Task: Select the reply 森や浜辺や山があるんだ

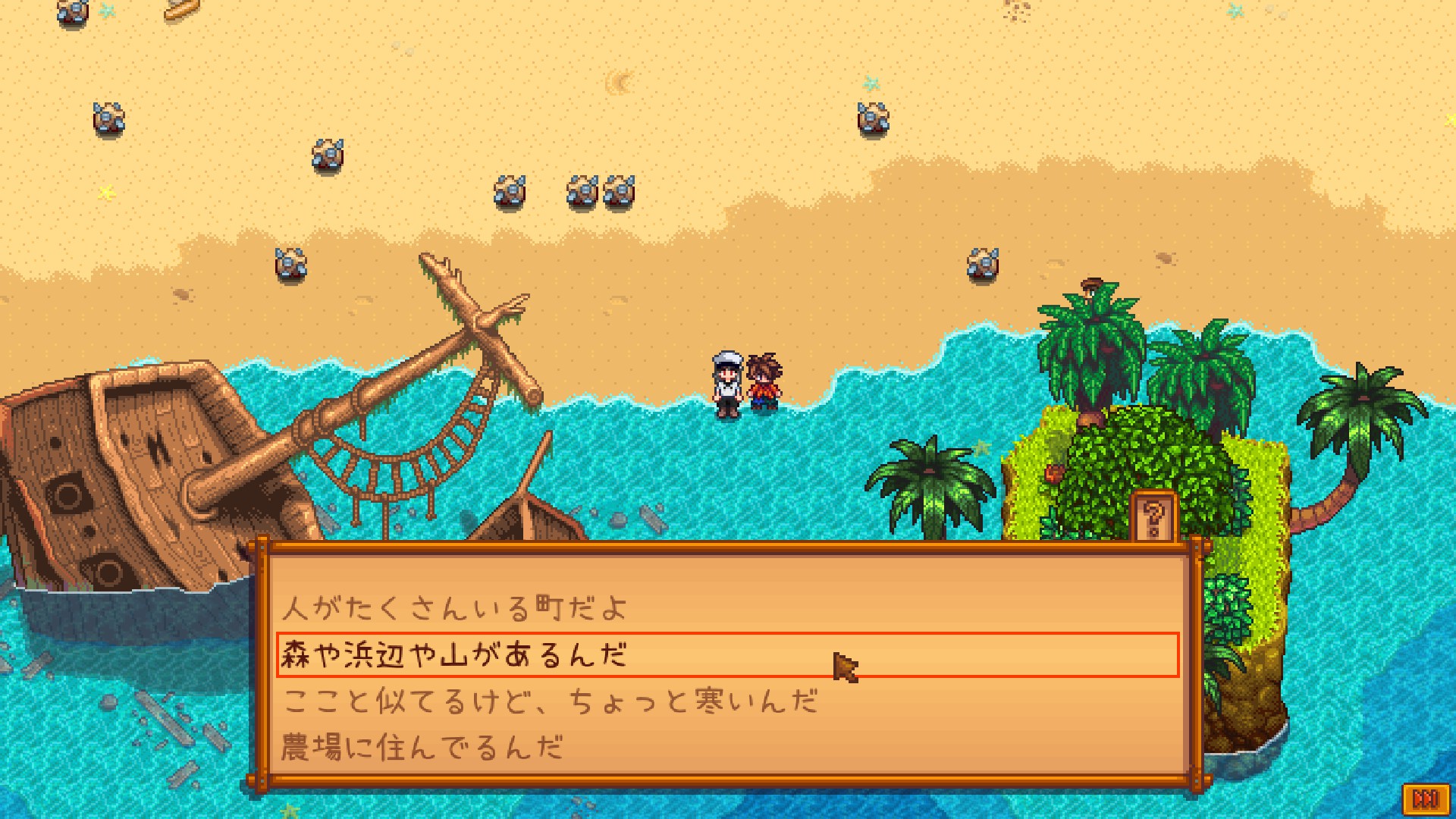Action: pos(455,654)
